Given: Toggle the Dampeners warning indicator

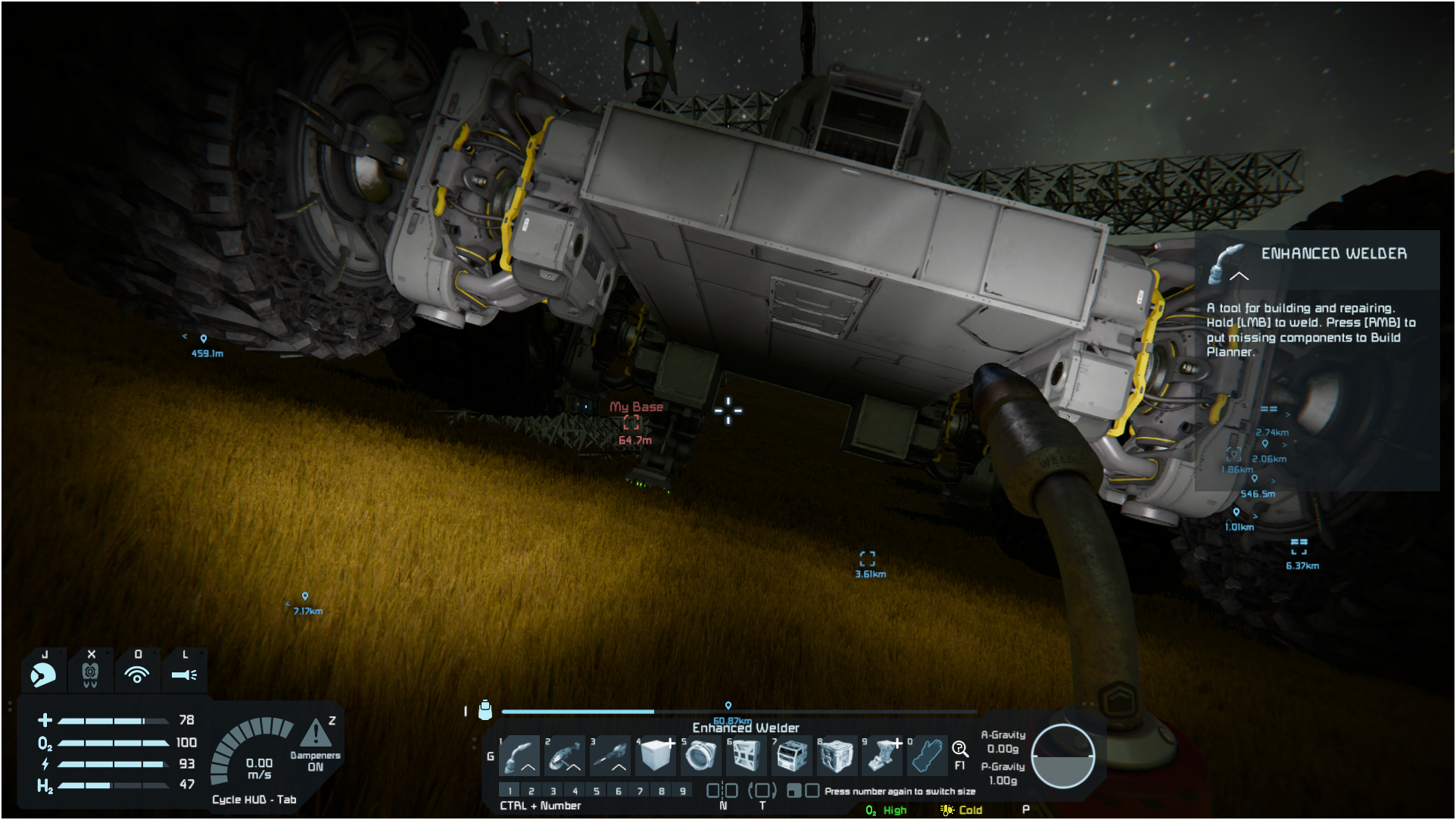Looking at the screenshot, I should [316, 734].
